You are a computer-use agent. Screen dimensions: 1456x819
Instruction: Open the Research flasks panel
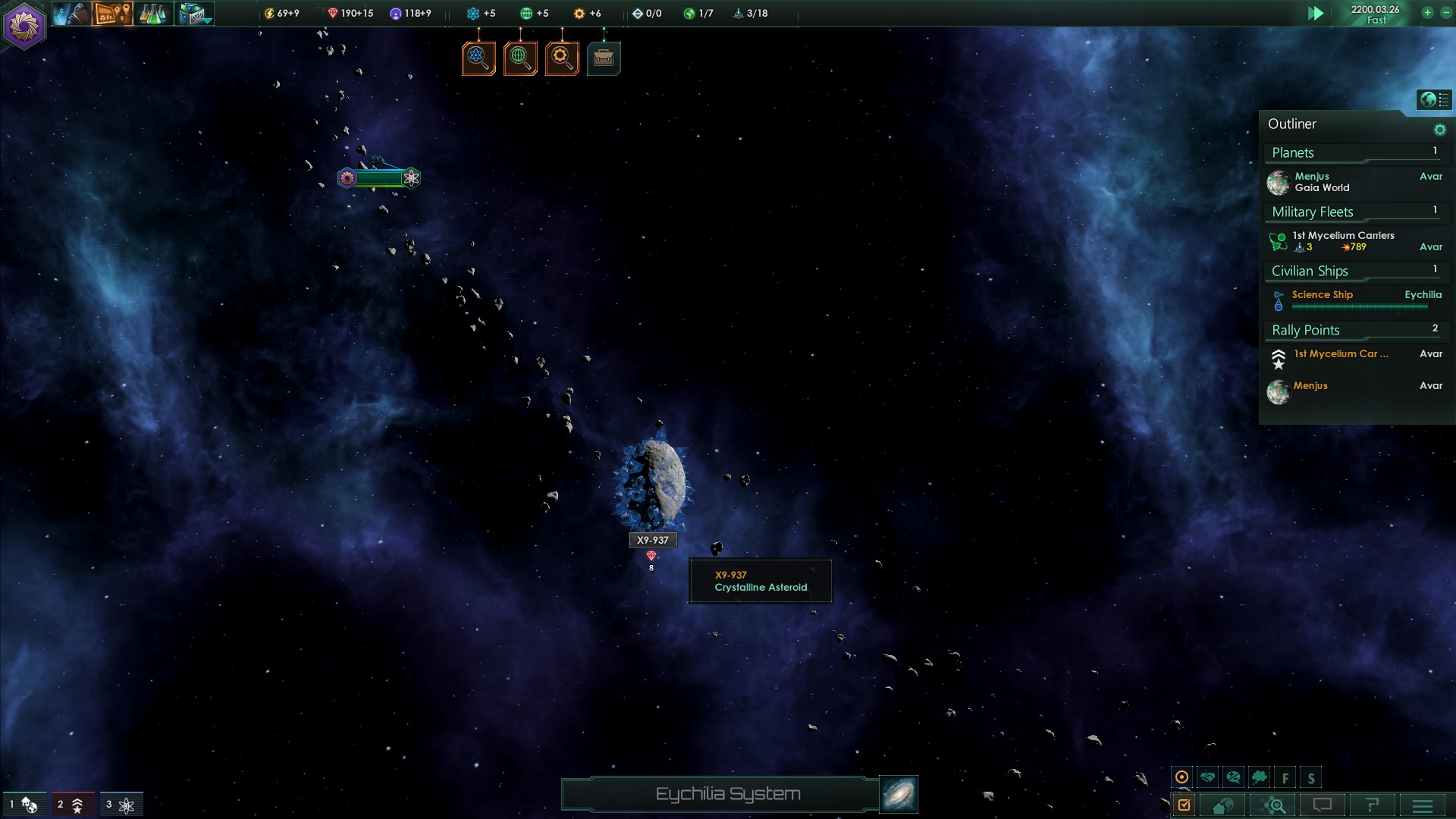152,14
